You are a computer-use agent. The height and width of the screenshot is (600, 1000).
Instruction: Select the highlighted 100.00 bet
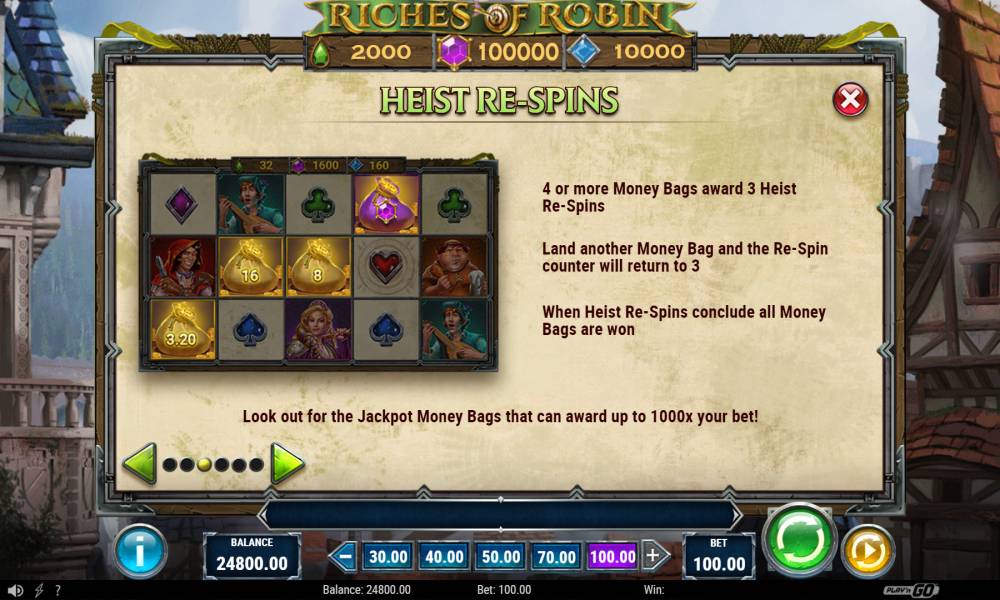612,556
